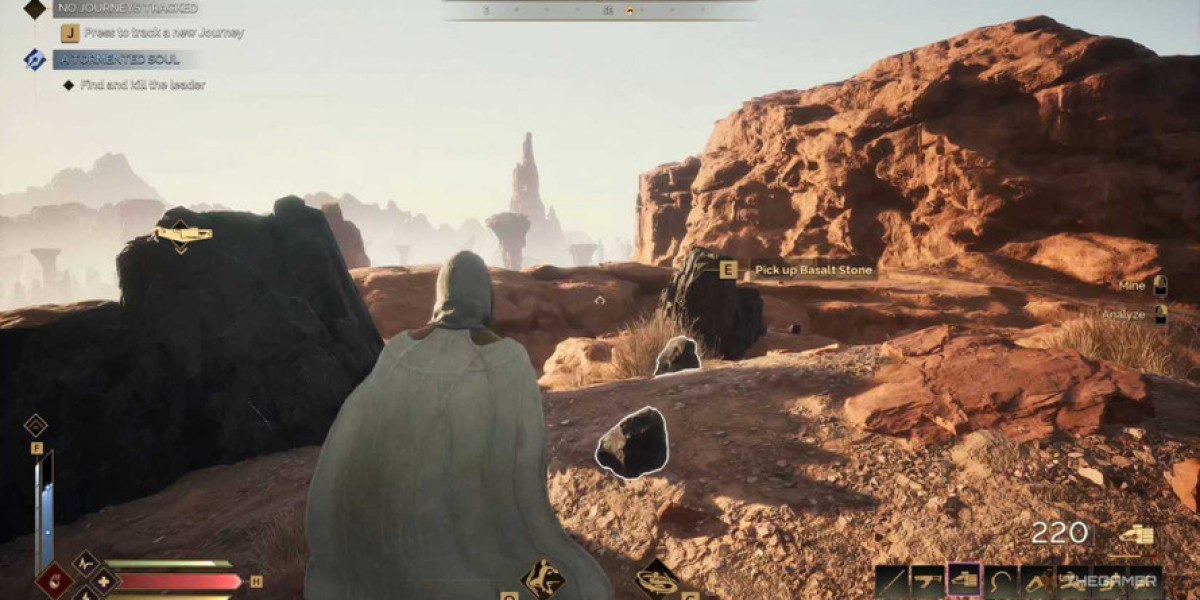1200x600 pixels.
Task: Click the chevron diamond above water gauge
Action: [x=35, y=424]
